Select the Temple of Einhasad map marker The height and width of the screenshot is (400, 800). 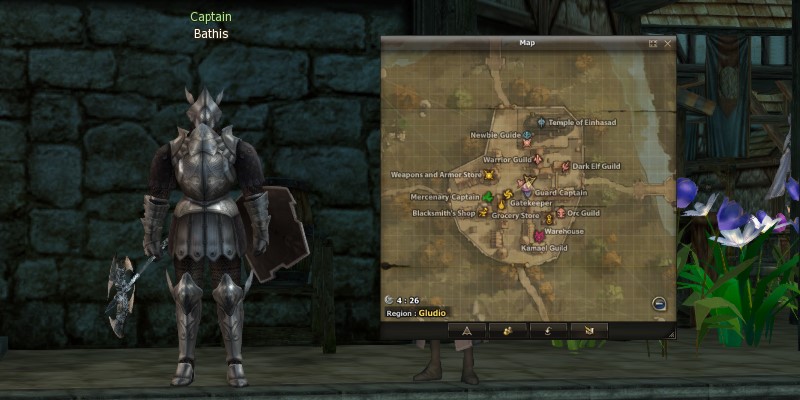click(542, 123)
